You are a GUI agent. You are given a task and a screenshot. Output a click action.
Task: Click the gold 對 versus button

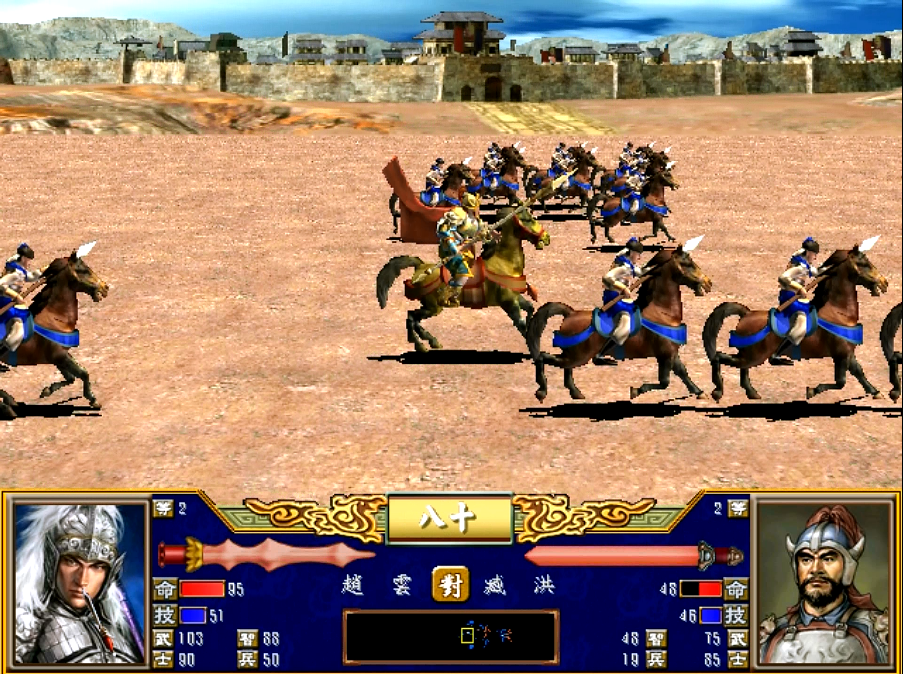click(450, 585)
